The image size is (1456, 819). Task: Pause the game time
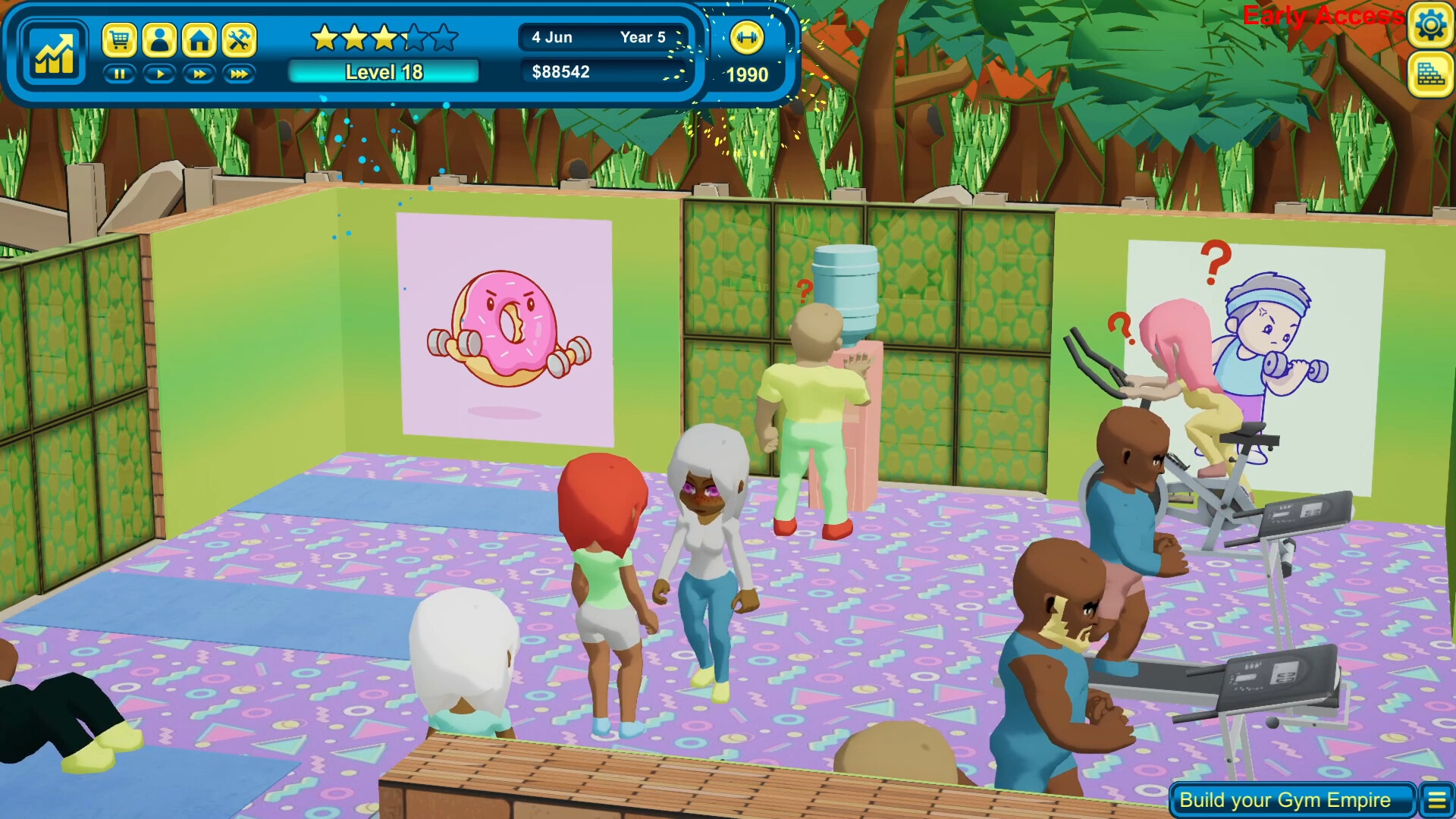tap(119, 74)
